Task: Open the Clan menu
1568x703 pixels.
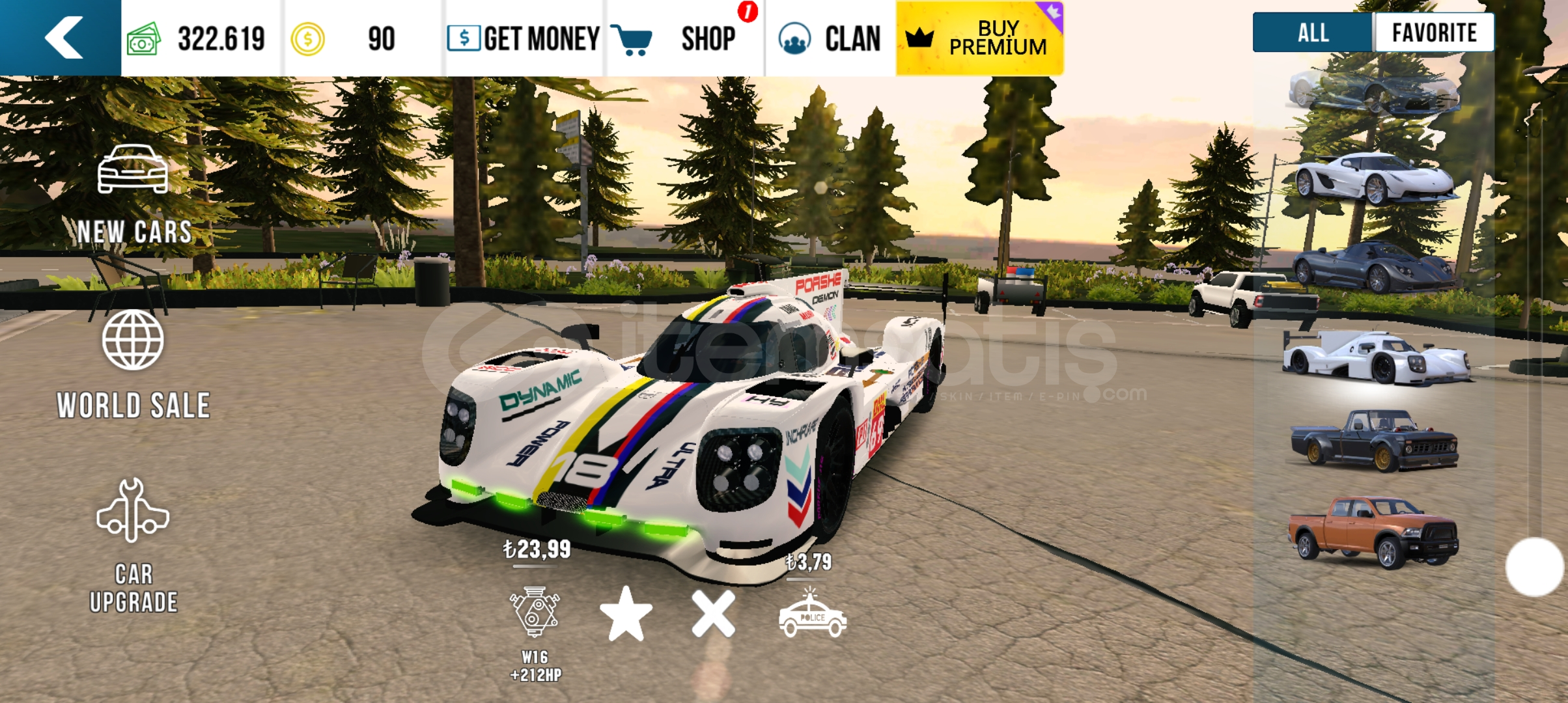Action: point(830,38)
